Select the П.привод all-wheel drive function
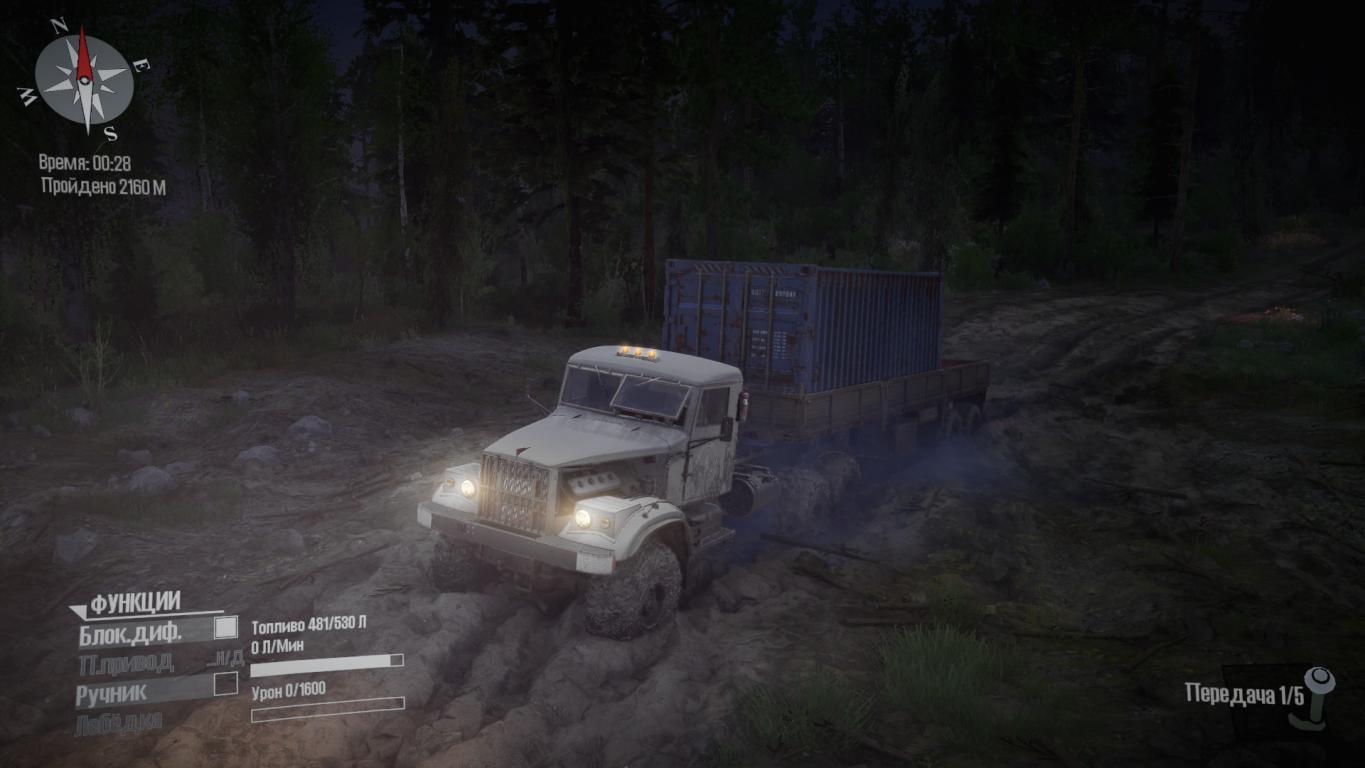Screen dimensions: 1365x768 pyautogui.click(x=126, y=662)
